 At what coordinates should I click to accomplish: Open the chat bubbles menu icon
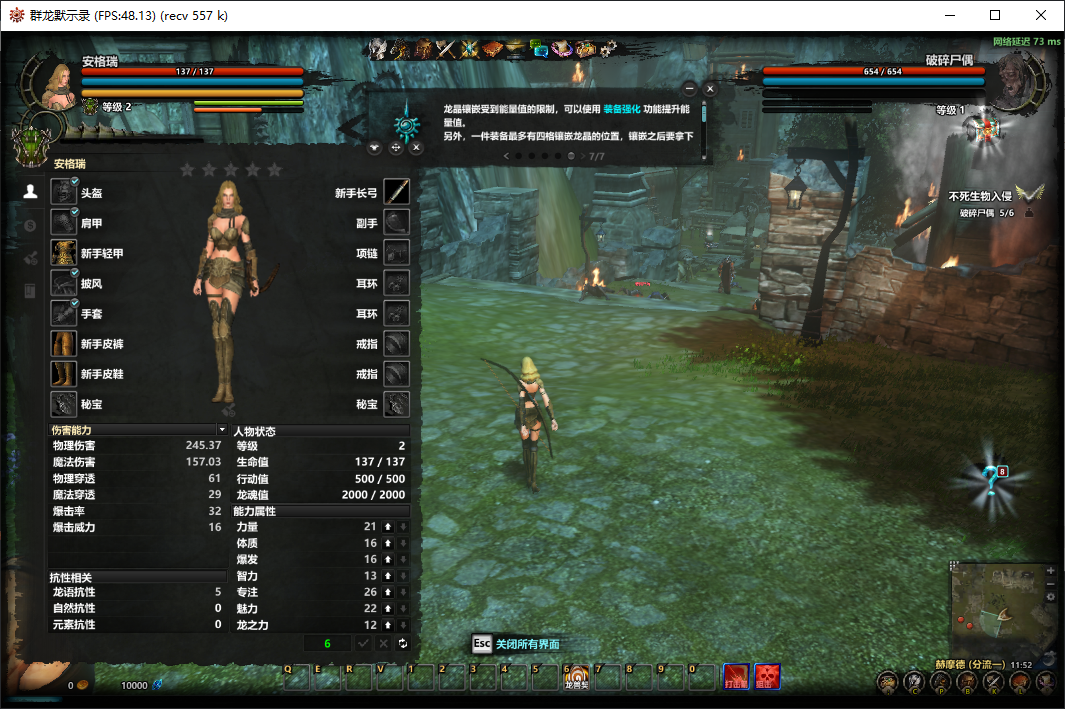541,47
